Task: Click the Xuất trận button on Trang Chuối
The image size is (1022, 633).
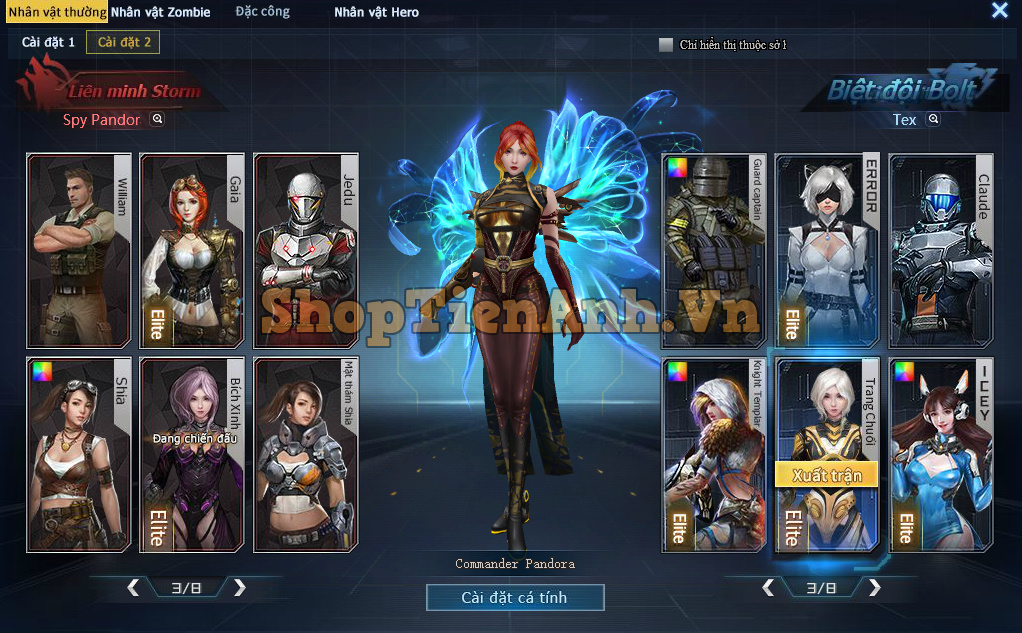Action: [827, 474]
